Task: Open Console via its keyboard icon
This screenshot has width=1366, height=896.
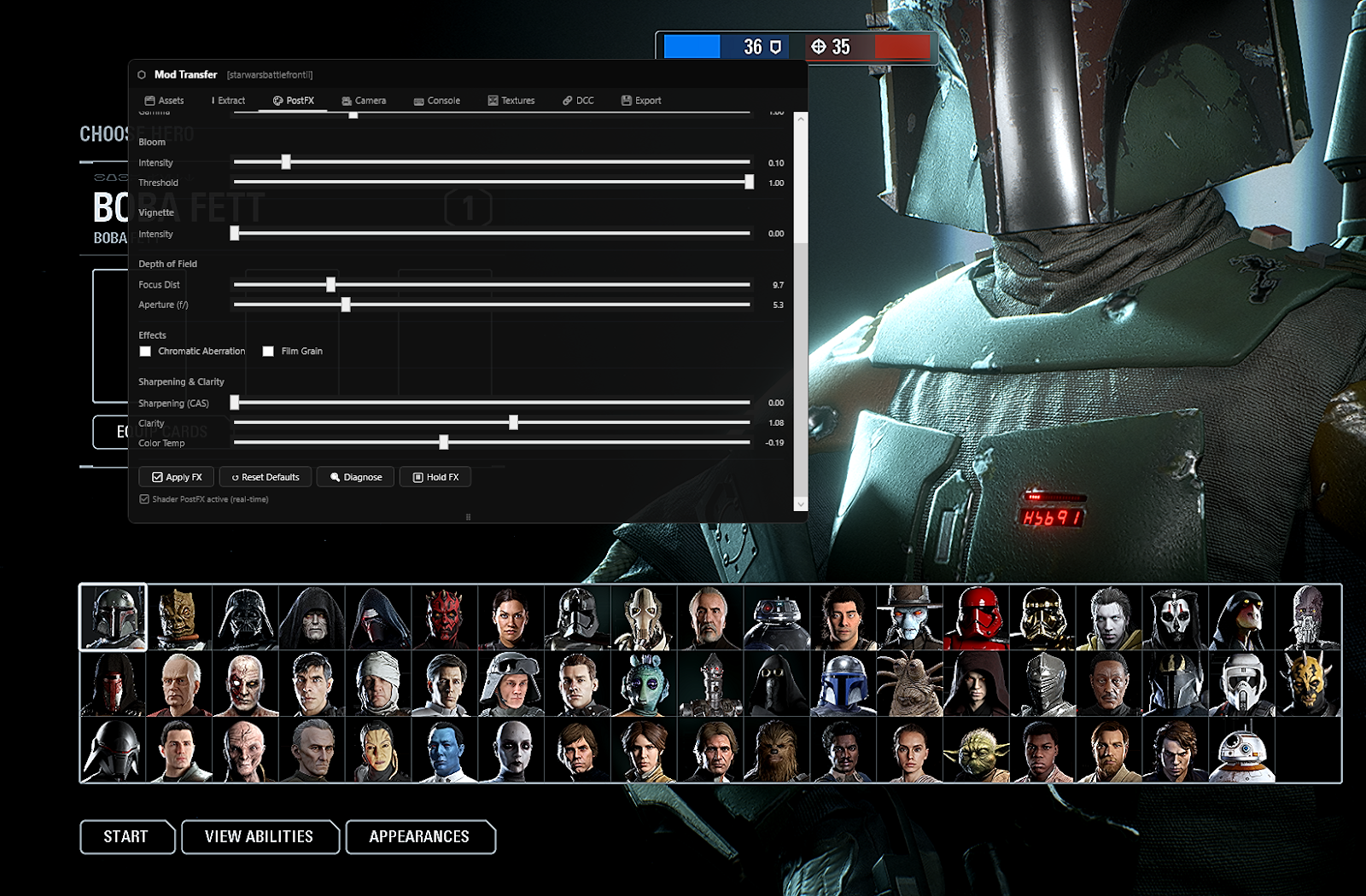Action: coord(418,101)
